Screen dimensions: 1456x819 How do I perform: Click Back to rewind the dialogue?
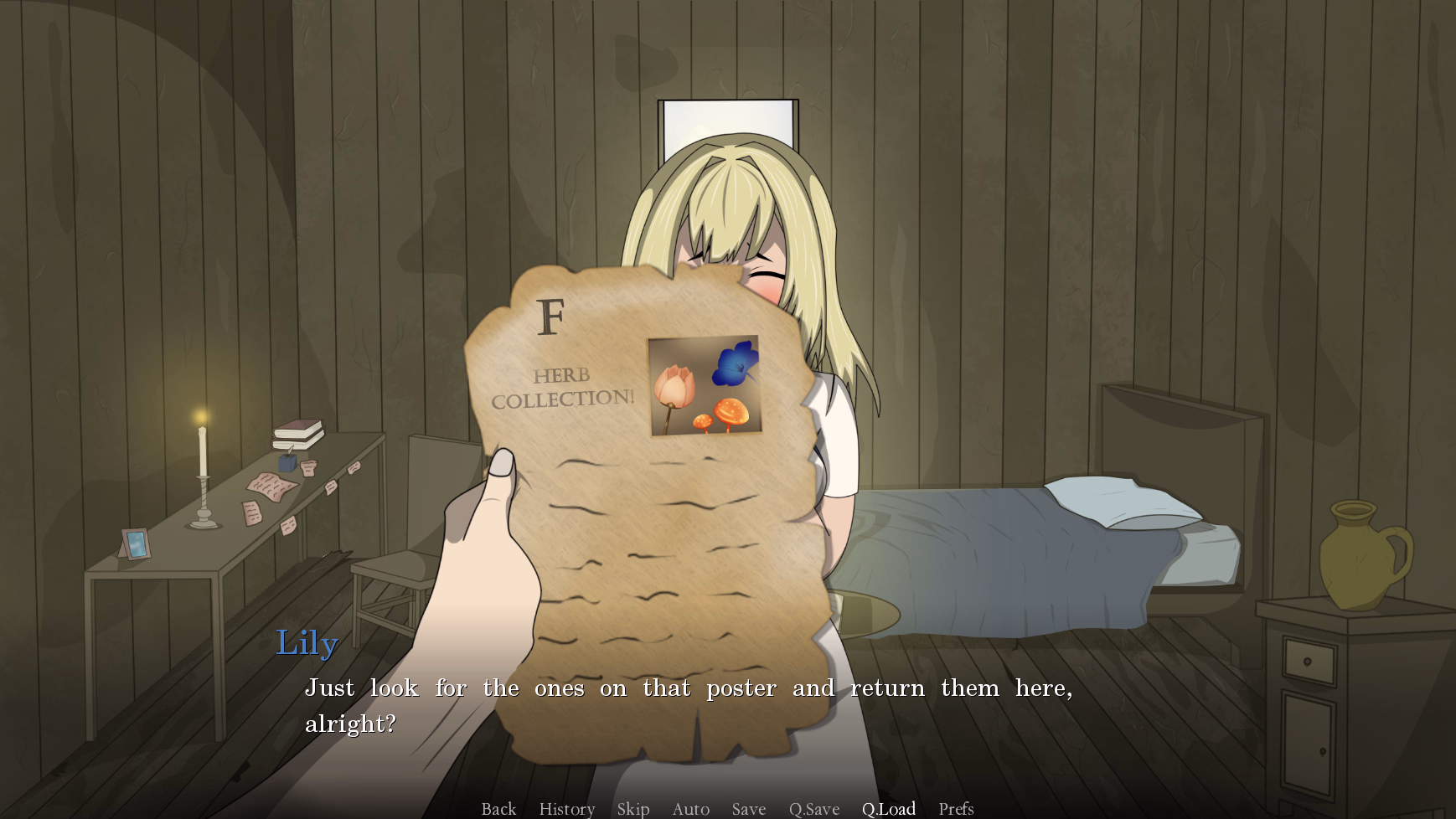pyautogui.click(x=498, y=807)
